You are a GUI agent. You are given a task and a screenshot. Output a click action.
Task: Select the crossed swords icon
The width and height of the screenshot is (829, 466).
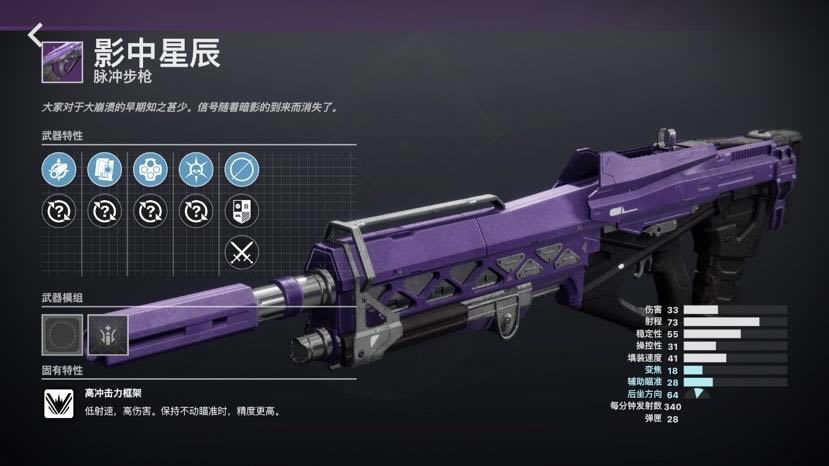241,251
